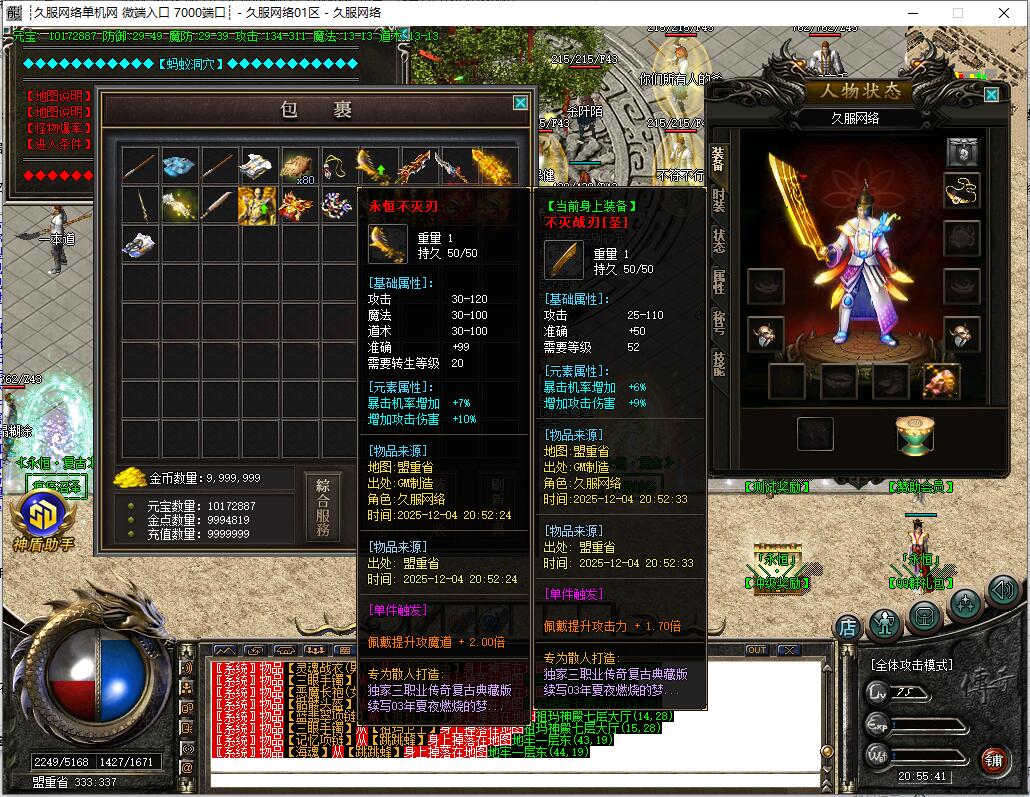
Task: Select the golden armor item in bag
Action: point(256,206)
